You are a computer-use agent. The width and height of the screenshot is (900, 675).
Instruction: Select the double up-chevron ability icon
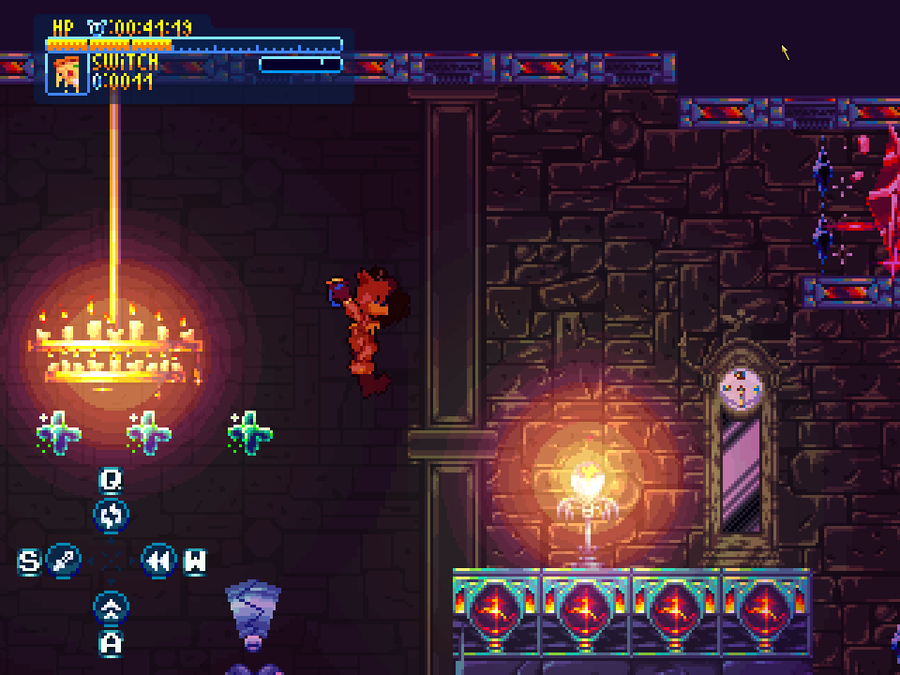(x=111, y=607)
